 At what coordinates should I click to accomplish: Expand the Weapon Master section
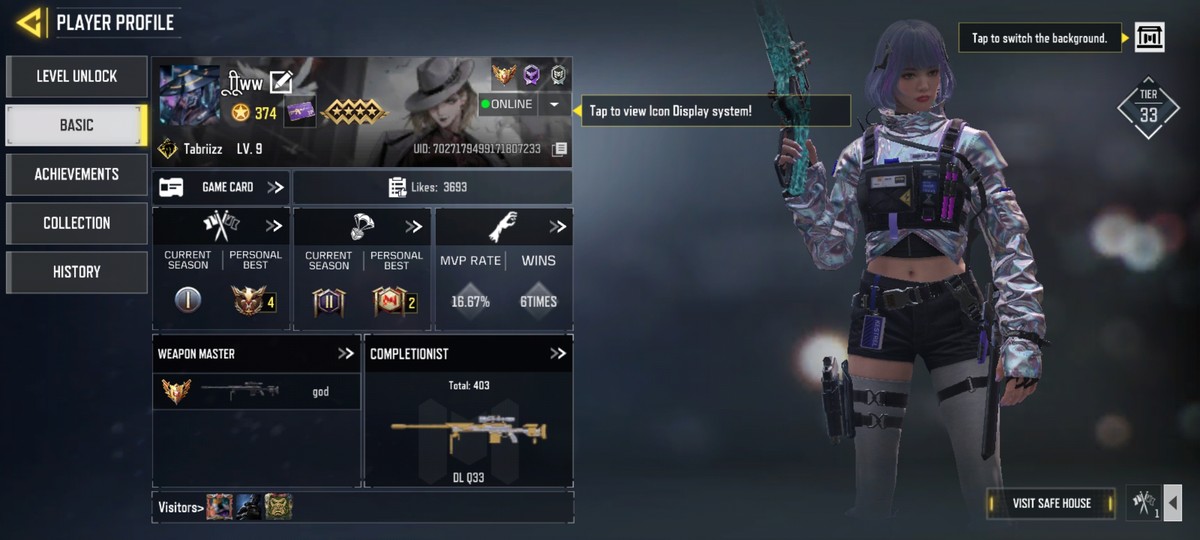(x=346, y=353)
